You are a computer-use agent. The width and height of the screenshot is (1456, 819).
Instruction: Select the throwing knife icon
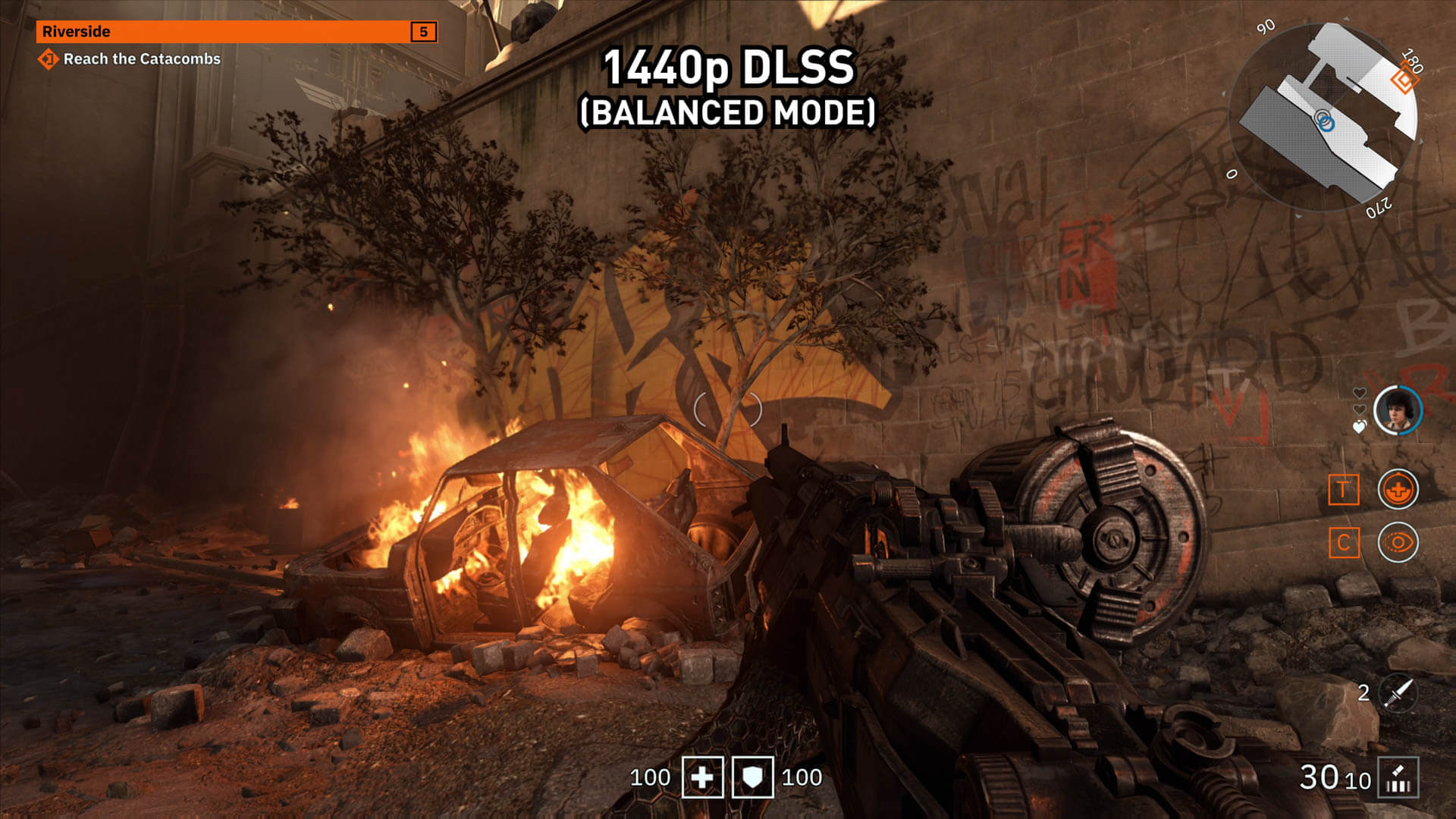pyautogui.click(x=1398, y=692)
